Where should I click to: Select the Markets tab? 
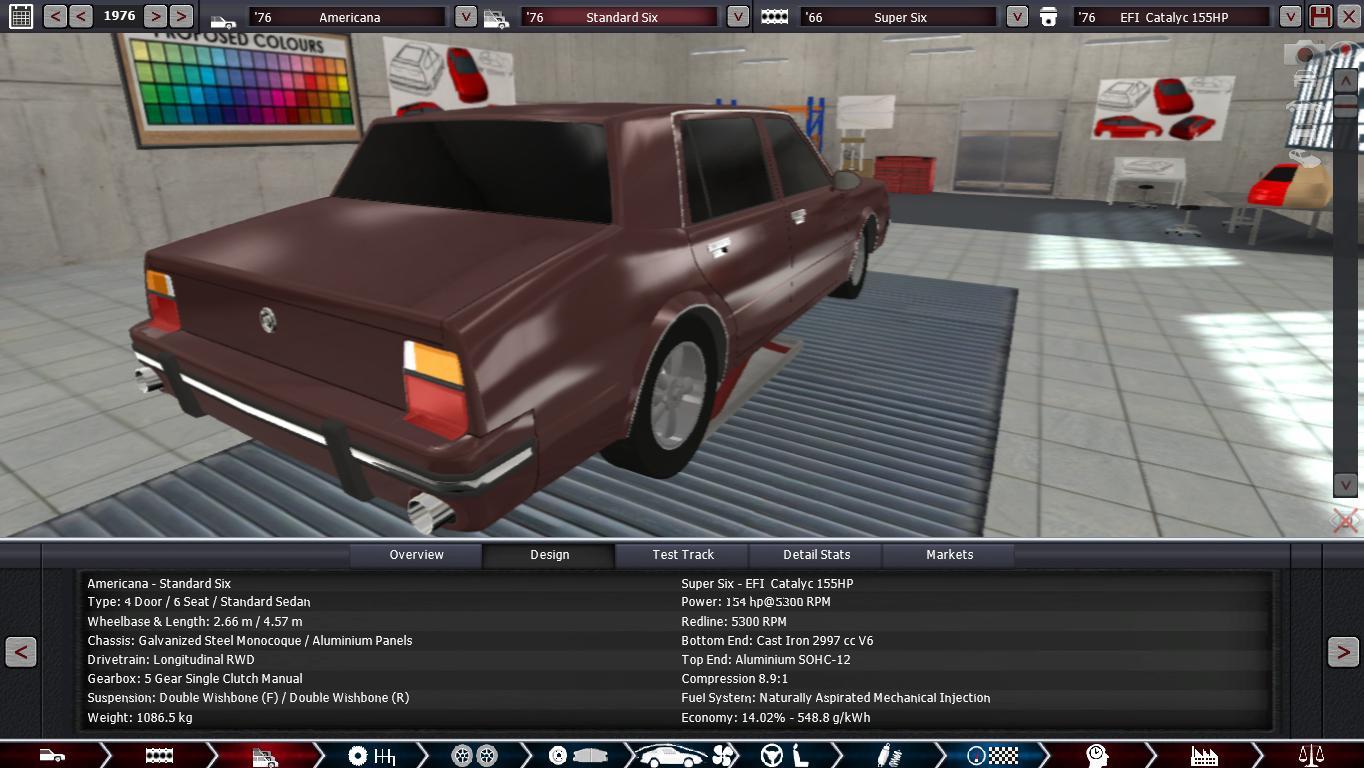[x=949, y=555]
